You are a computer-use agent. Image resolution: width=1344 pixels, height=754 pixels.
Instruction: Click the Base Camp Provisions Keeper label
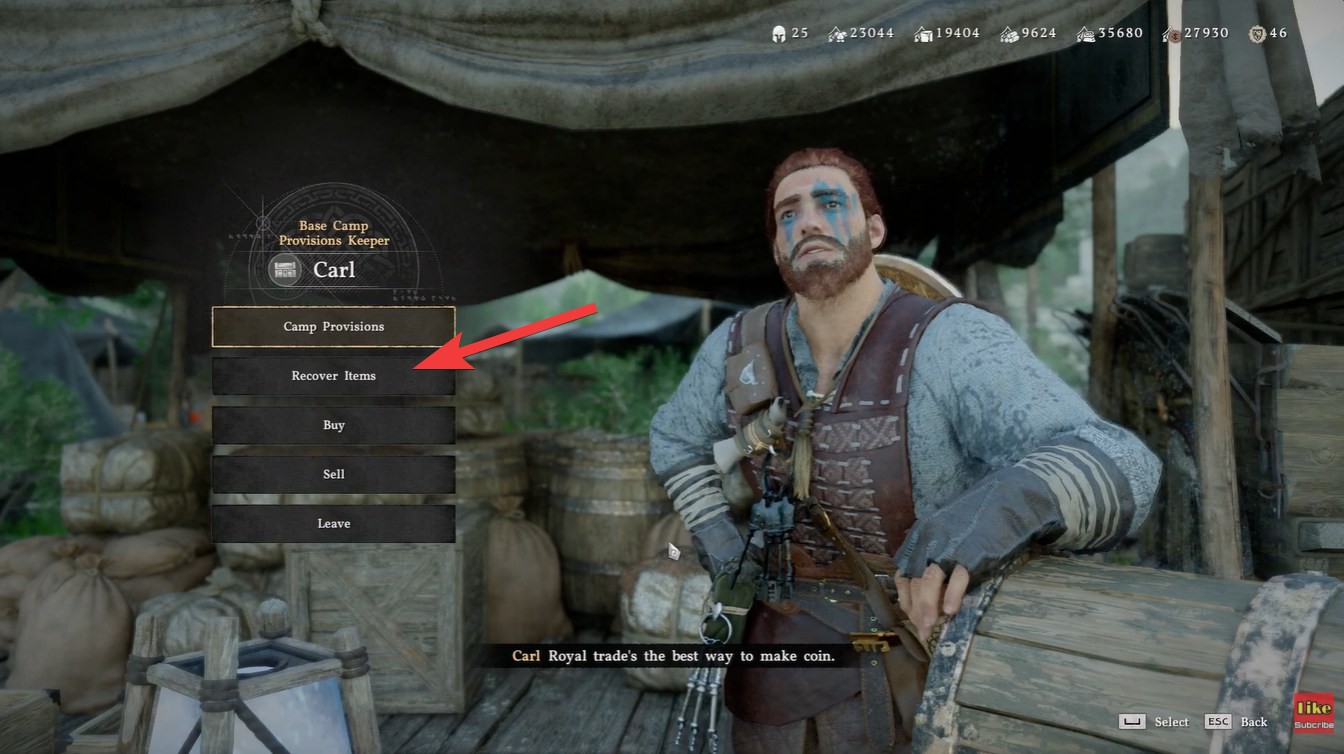click(333, 233)
